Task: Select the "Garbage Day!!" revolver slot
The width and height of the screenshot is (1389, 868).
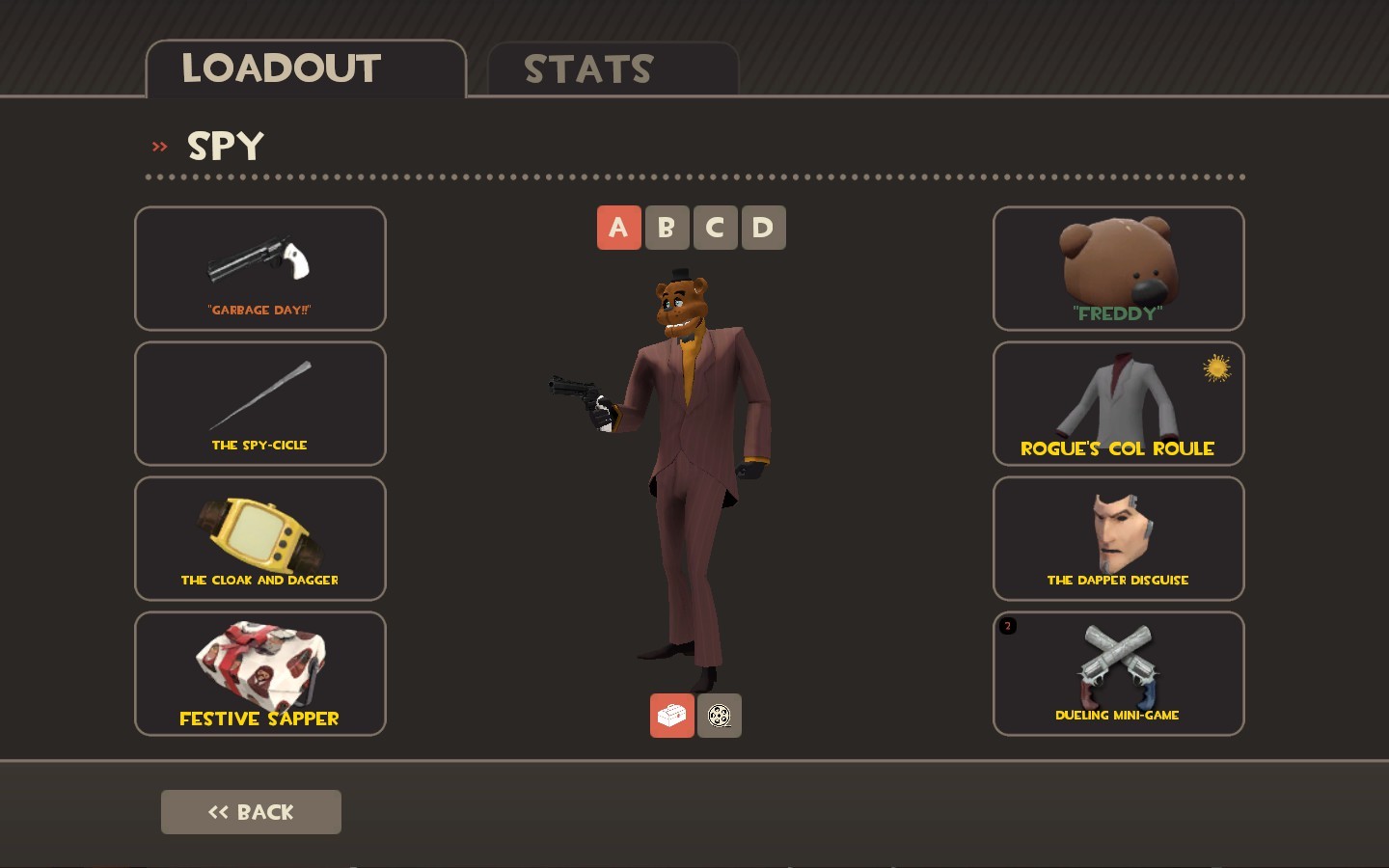Action: tap(259, 268)
